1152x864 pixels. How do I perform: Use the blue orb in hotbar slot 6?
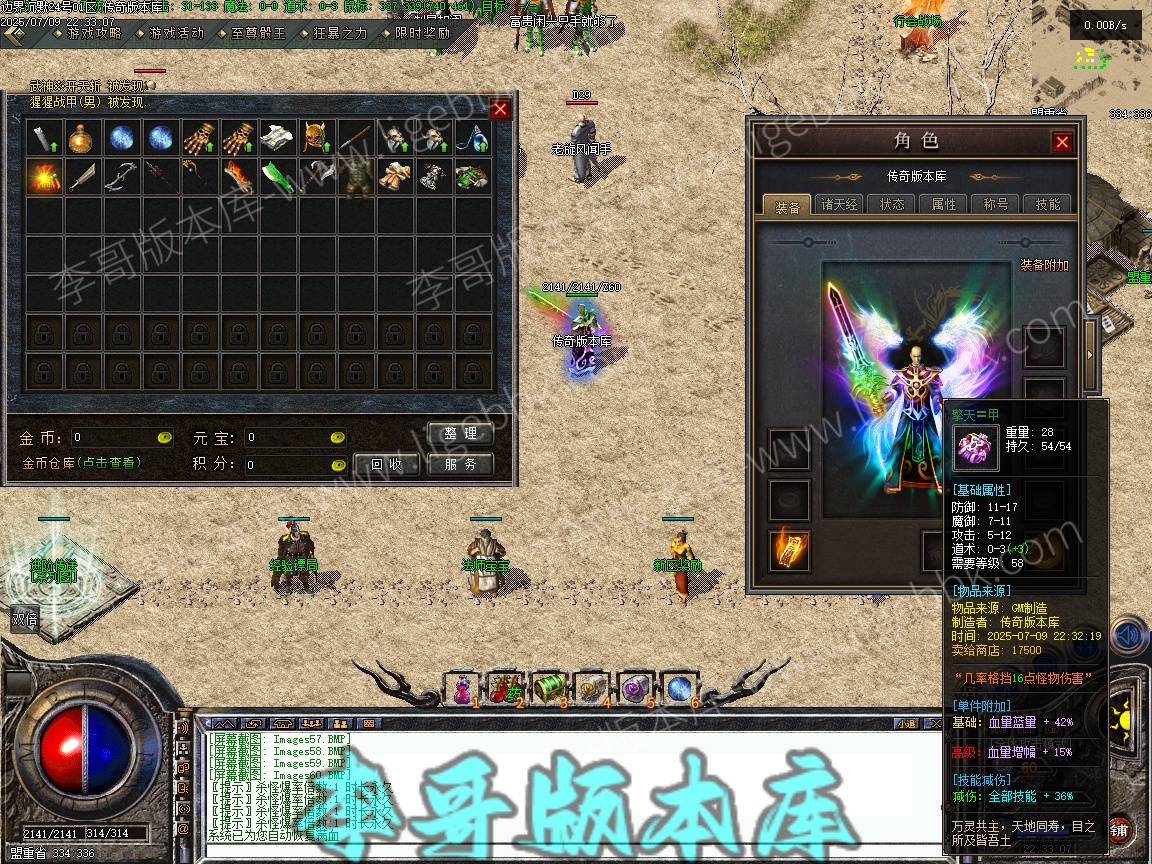pos(678,687)
